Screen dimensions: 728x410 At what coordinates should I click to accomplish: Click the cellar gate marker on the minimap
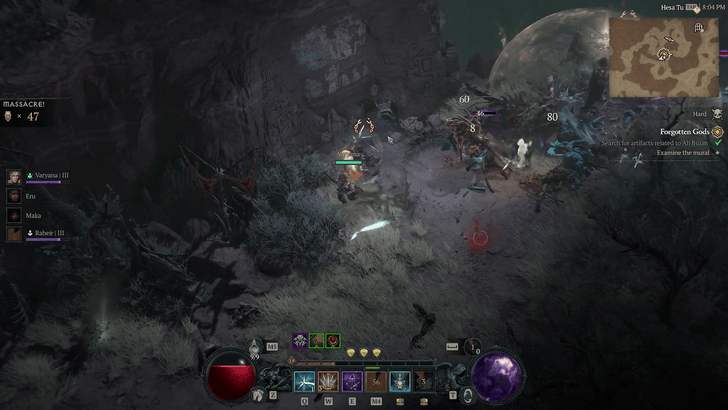699,29
